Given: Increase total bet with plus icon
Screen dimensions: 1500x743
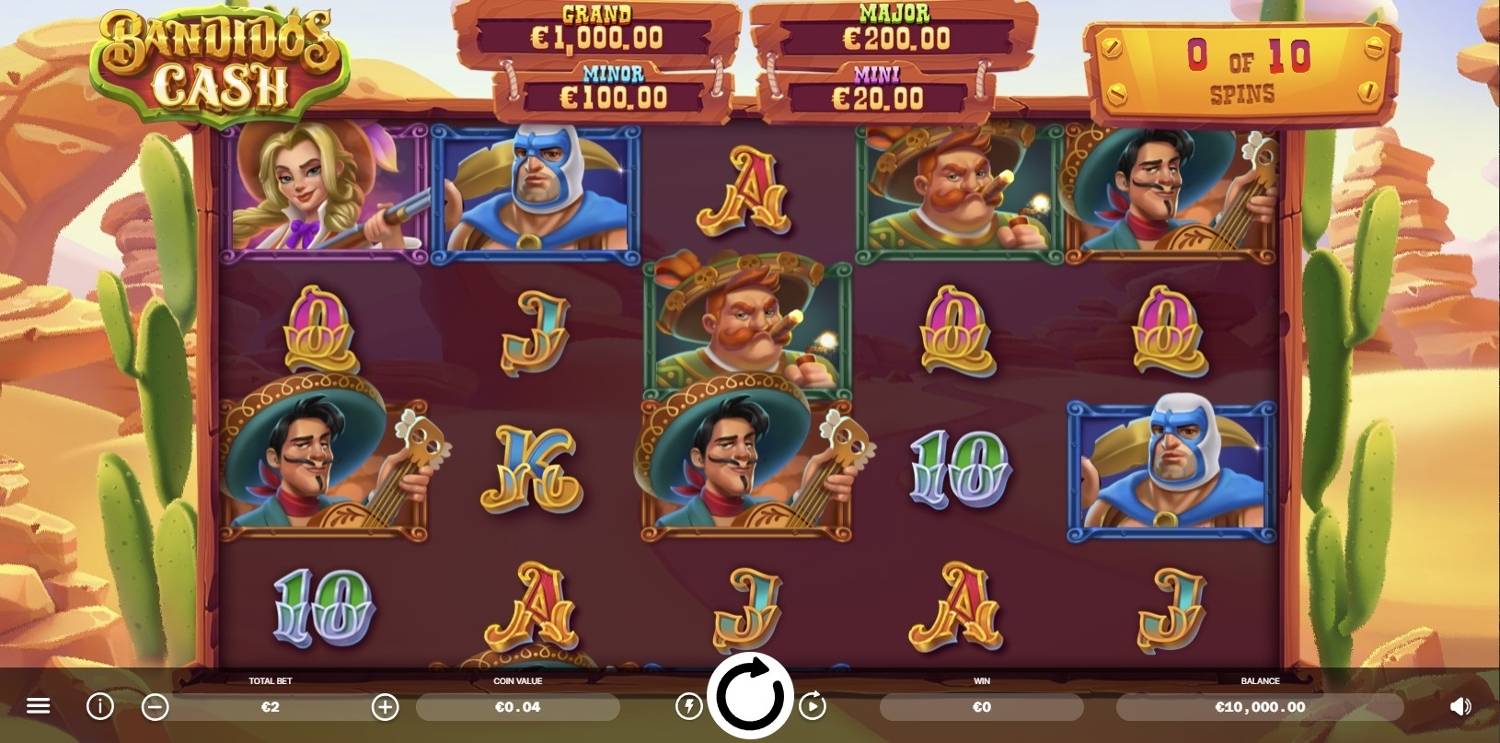Looking at the screenshot, I should click(384, 706).
